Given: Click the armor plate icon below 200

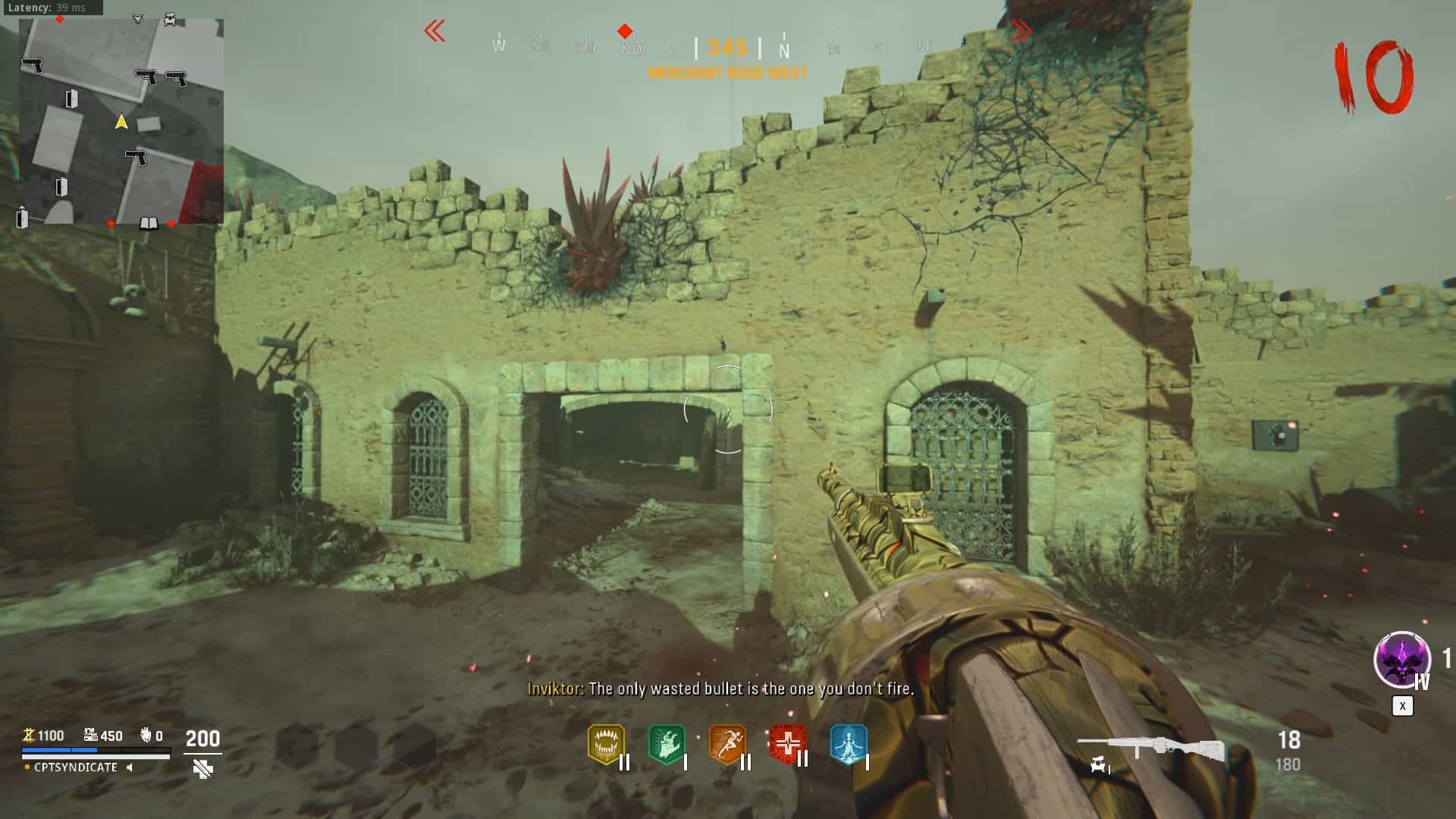Looking at the screenshot, I should click(202, 770).
